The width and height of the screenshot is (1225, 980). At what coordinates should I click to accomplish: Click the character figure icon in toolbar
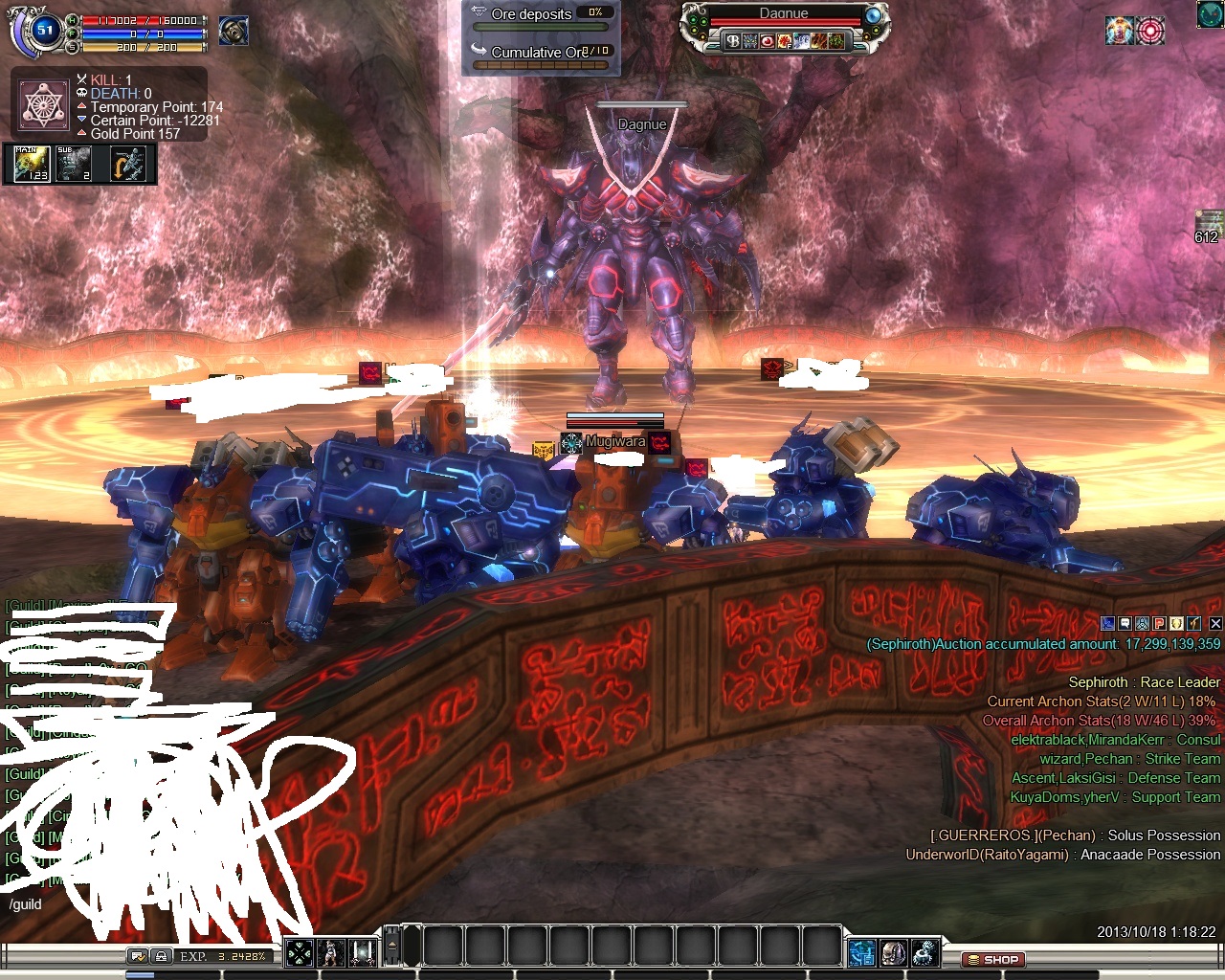click(x=331, y=952)
